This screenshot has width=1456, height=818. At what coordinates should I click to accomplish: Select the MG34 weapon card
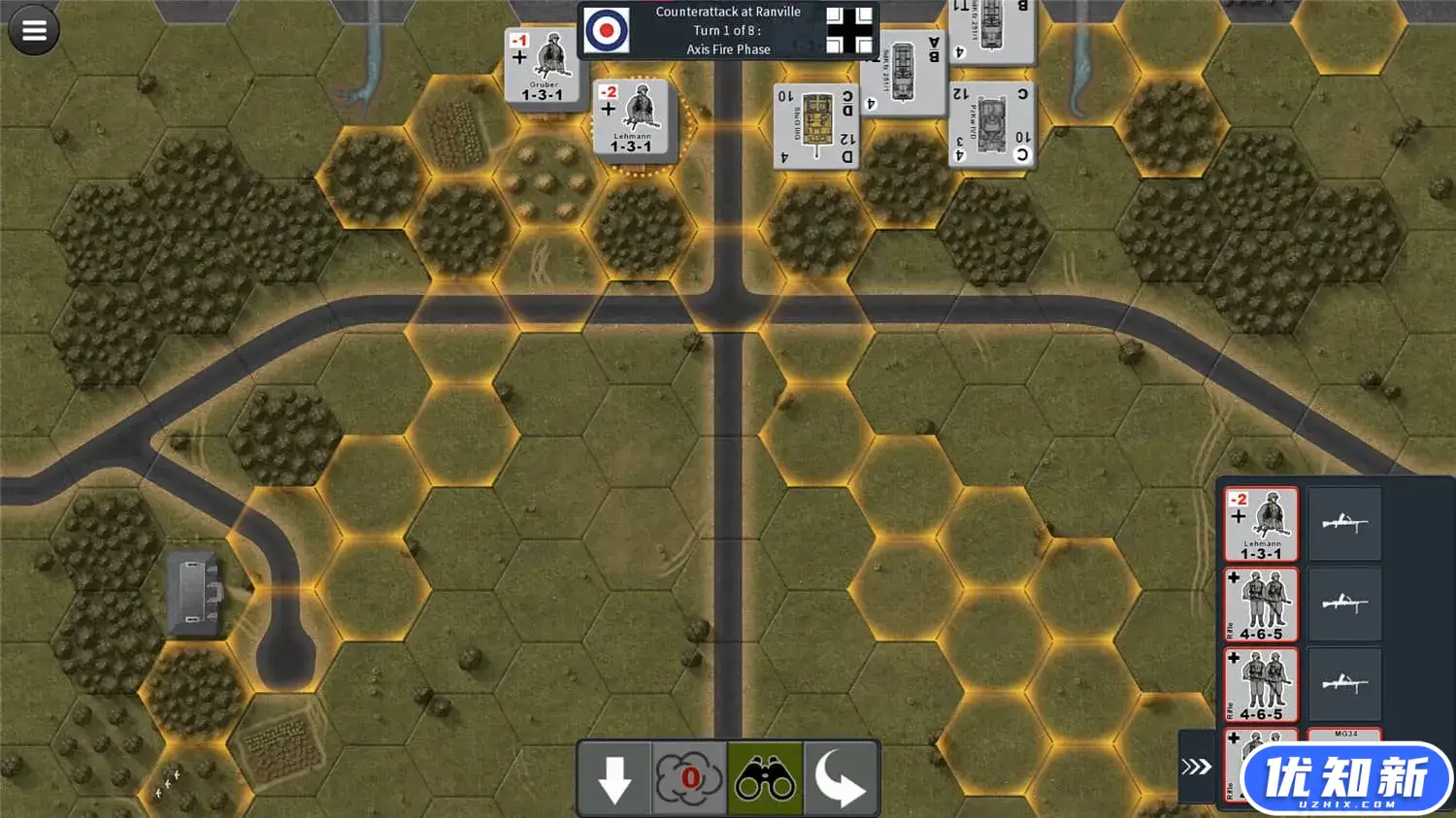click(x=1345, y=735)
